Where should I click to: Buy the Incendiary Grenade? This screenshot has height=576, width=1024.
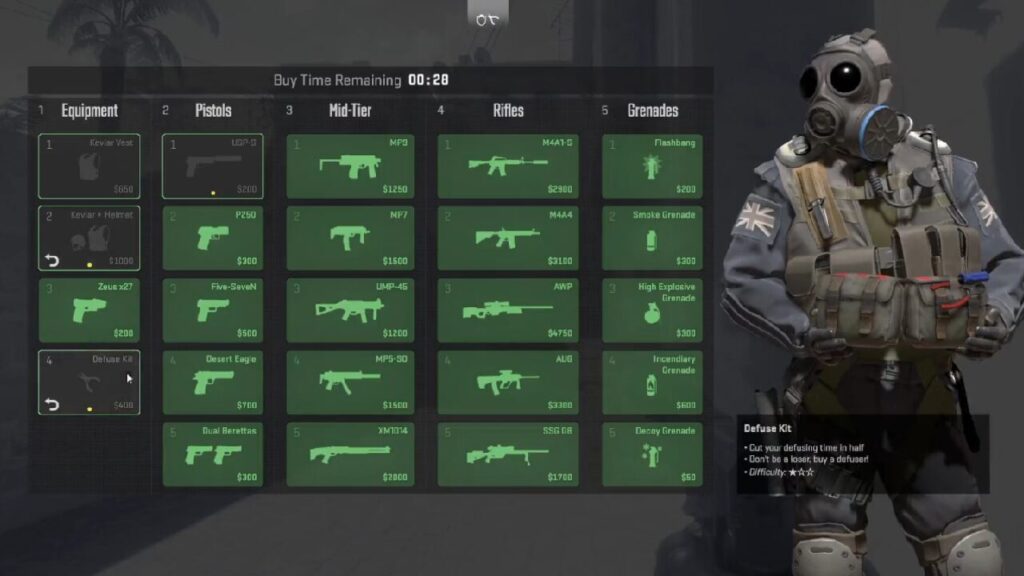point(652,382)
